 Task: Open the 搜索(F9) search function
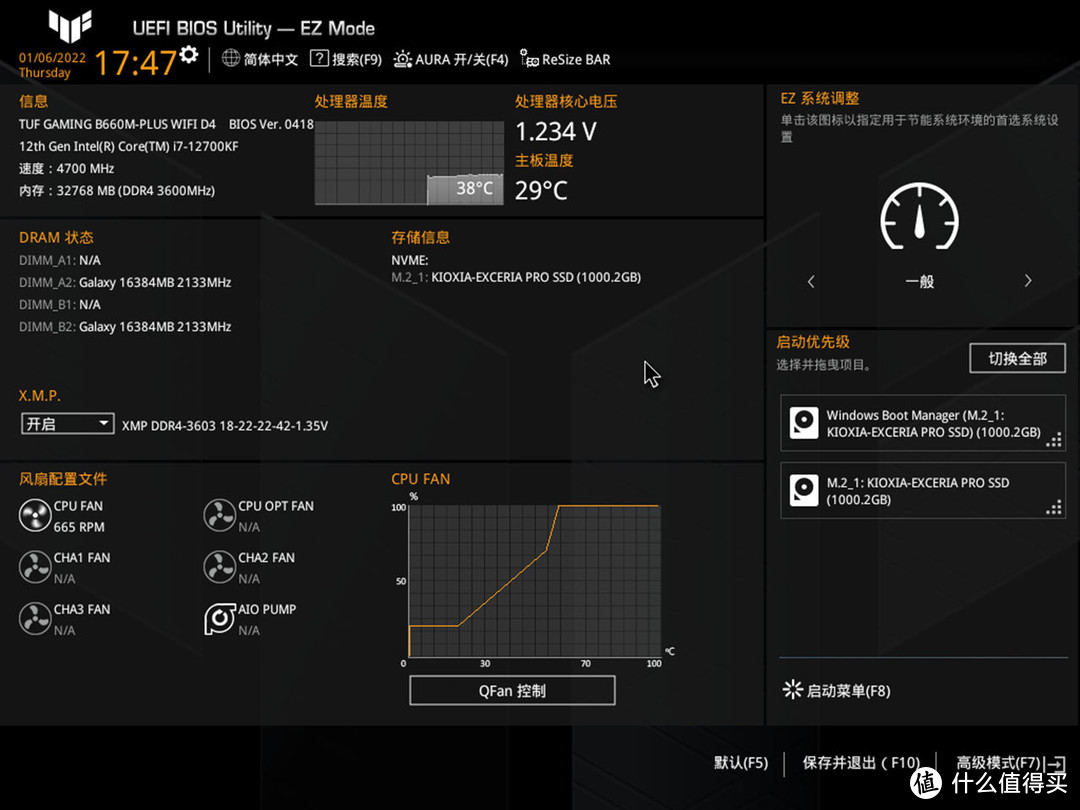346,60
